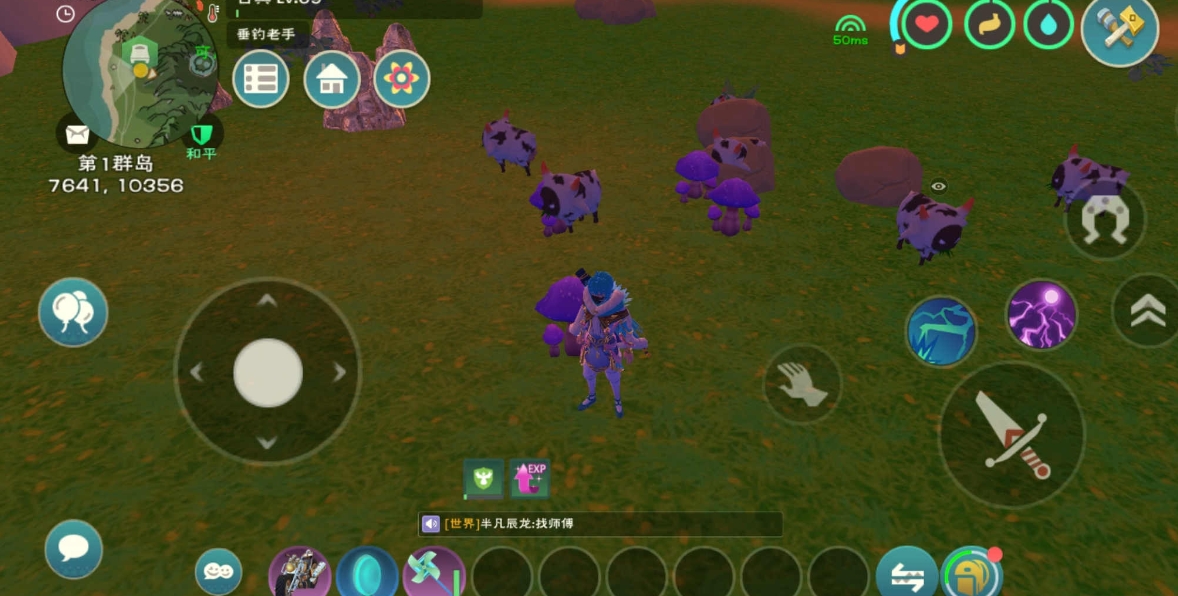This screenshot has width=1178, height=596.
Task: Attack with the sword button
Action: tap(1011, 434)
